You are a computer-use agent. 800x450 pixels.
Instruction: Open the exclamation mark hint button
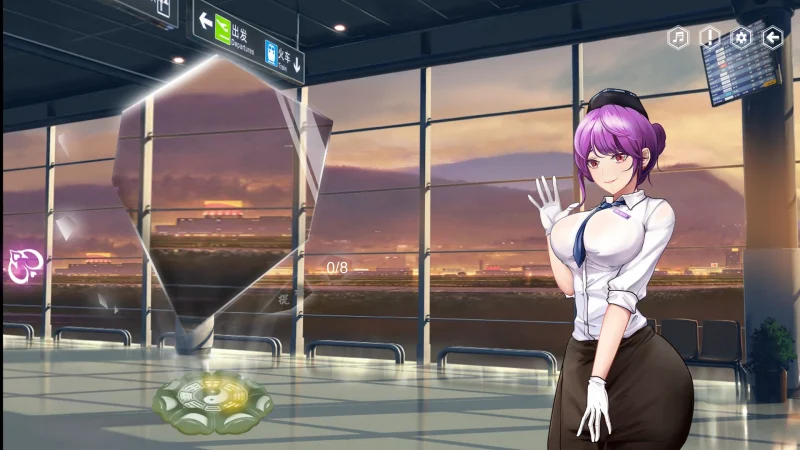(710, 38)
